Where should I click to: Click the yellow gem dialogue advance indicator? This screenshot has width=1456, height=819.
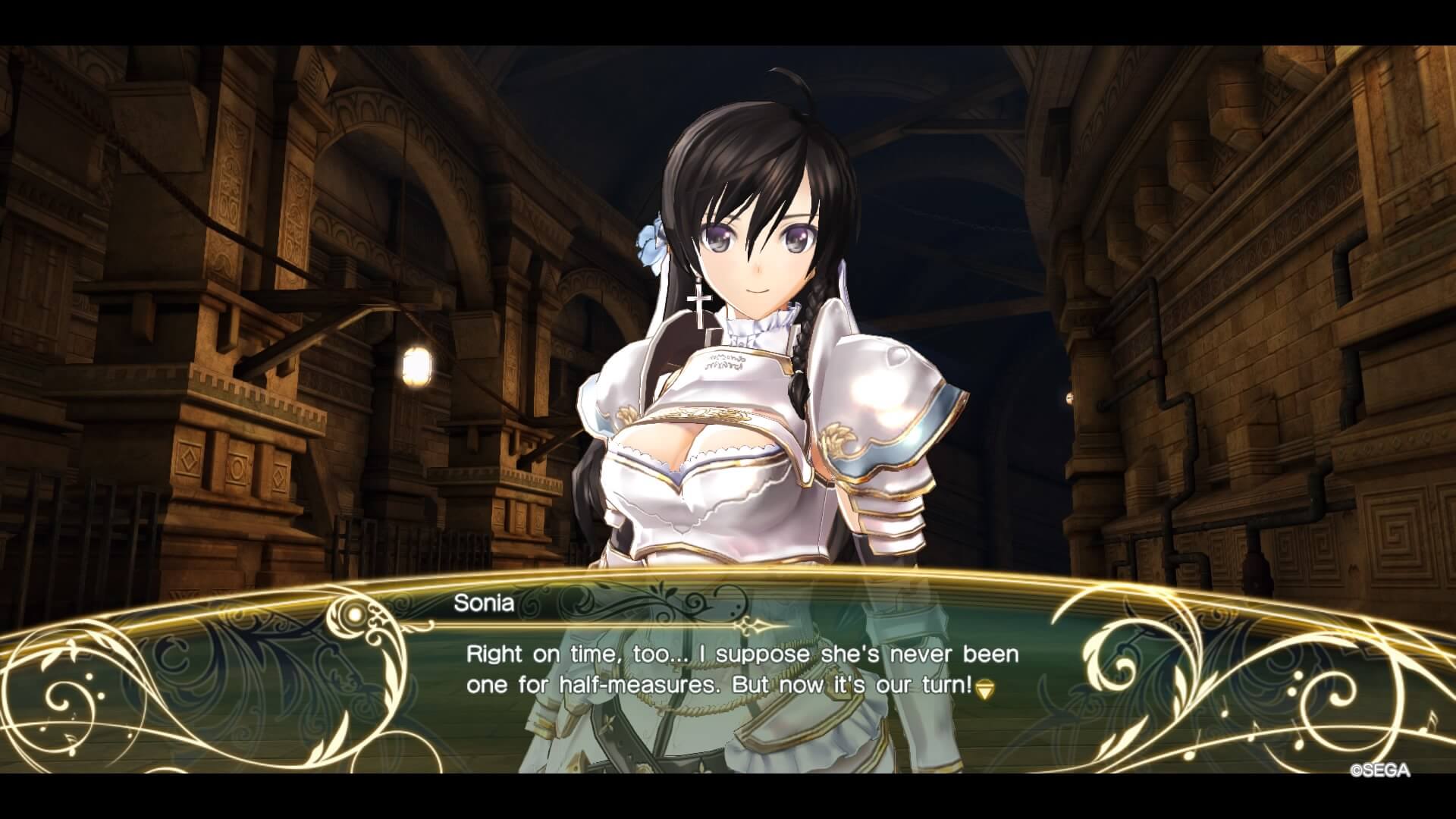click(x=984, y=689)
